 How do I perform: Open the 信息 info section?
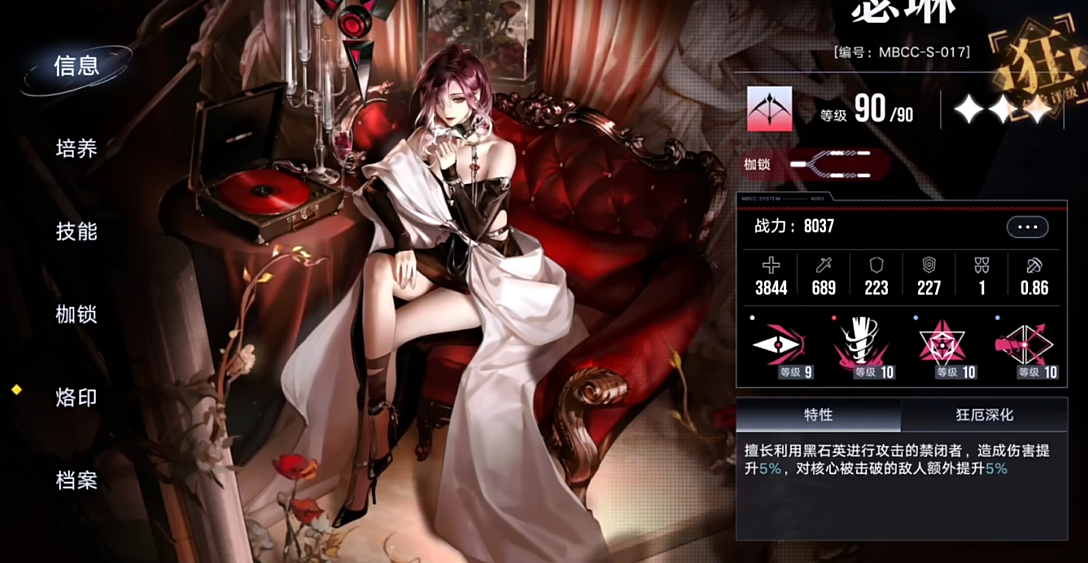click(77, 67)
